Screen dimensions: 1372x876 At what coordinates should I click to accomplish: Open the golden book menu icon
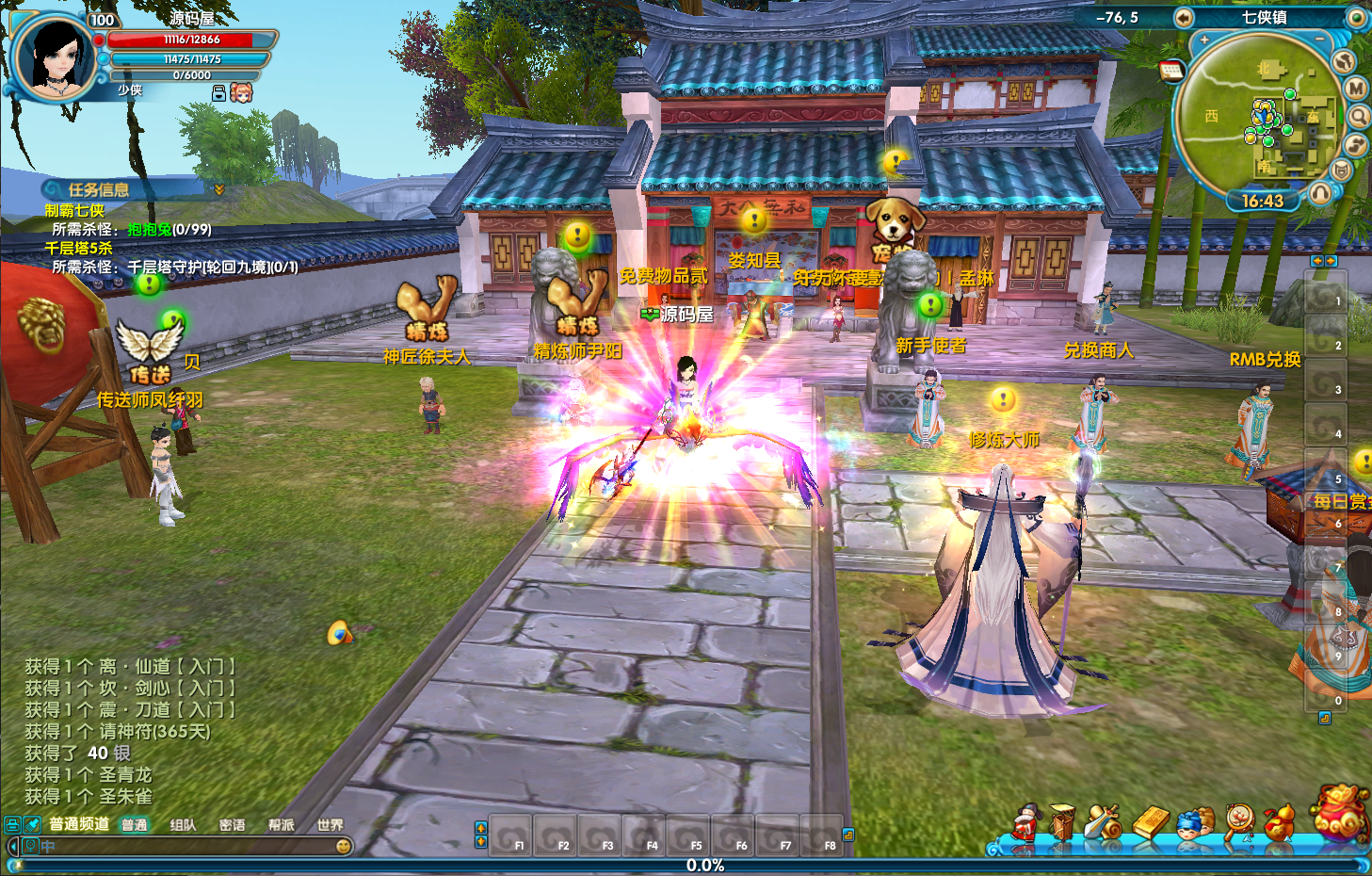[1150, 822]
